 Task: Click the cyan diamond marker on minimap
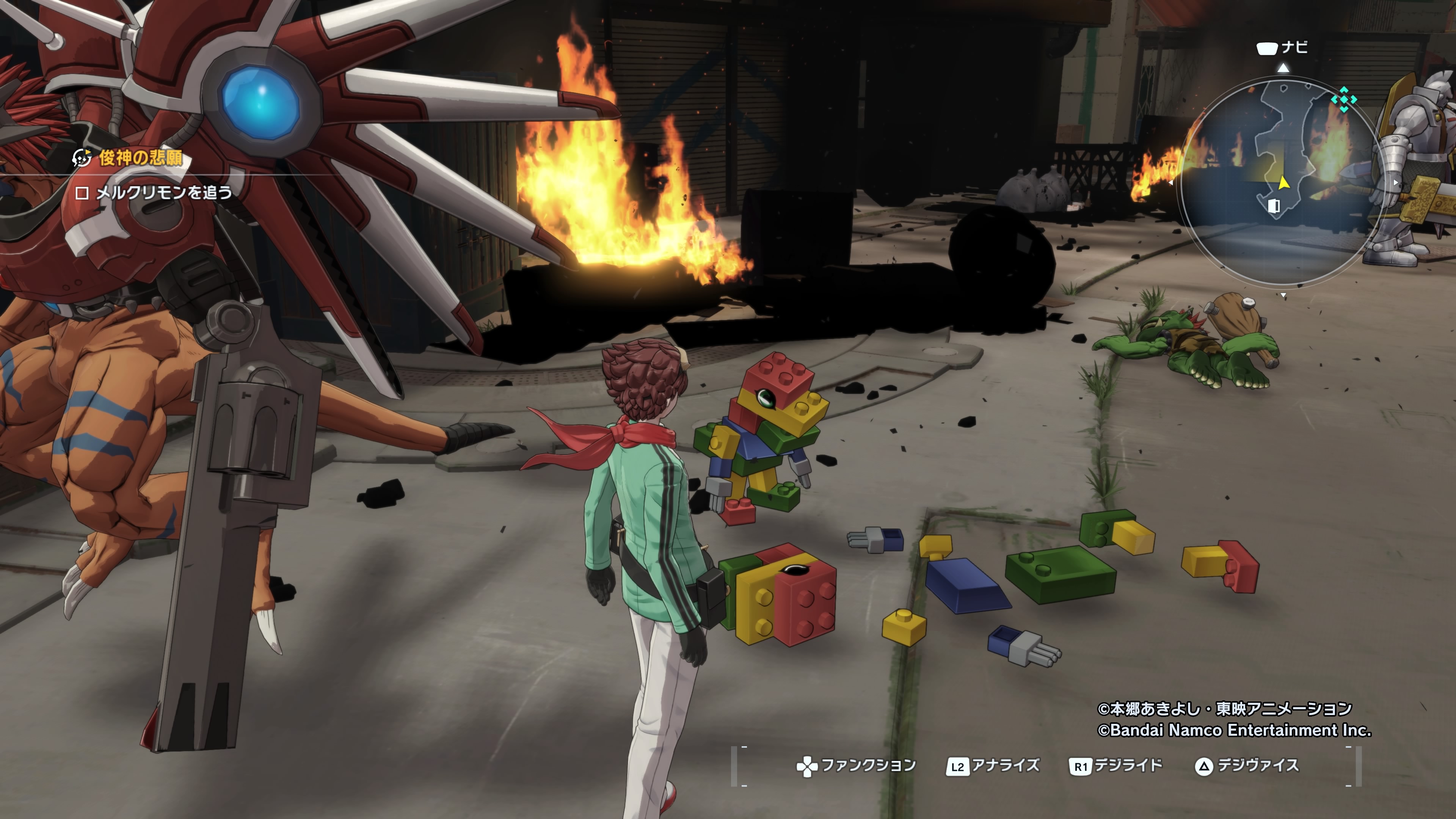(x=1343, y=99)
